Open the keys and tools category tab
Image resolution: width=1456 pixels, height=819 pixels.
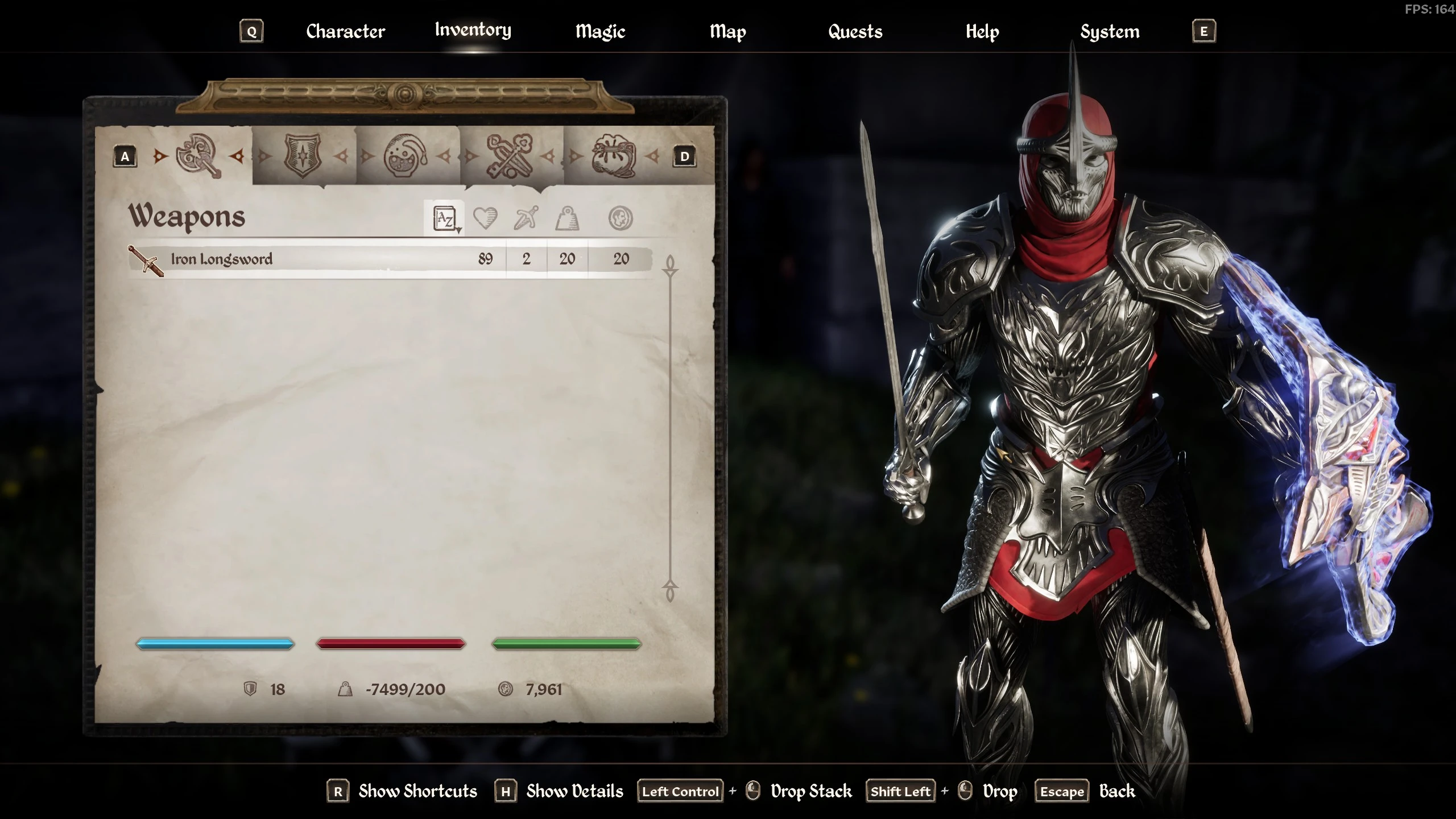(x=509, y=156)
